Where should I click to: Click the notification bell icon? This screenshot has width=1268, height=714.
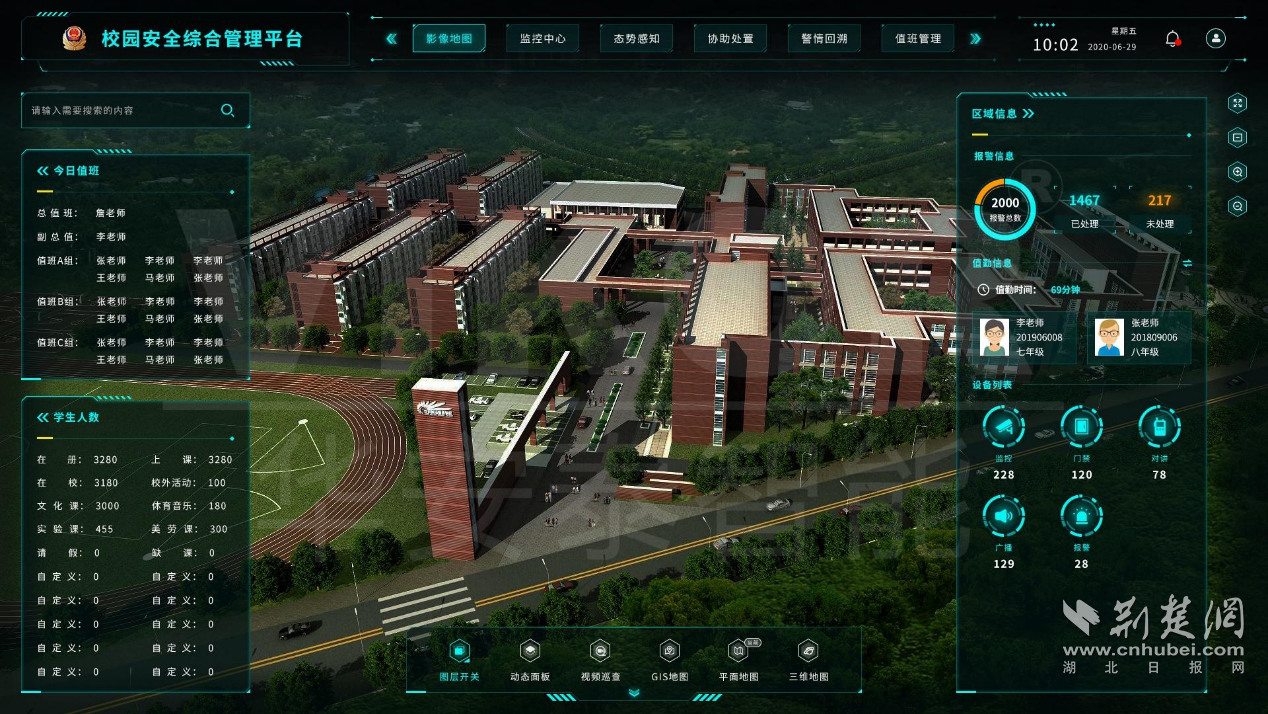click(x=1173, y=39)
